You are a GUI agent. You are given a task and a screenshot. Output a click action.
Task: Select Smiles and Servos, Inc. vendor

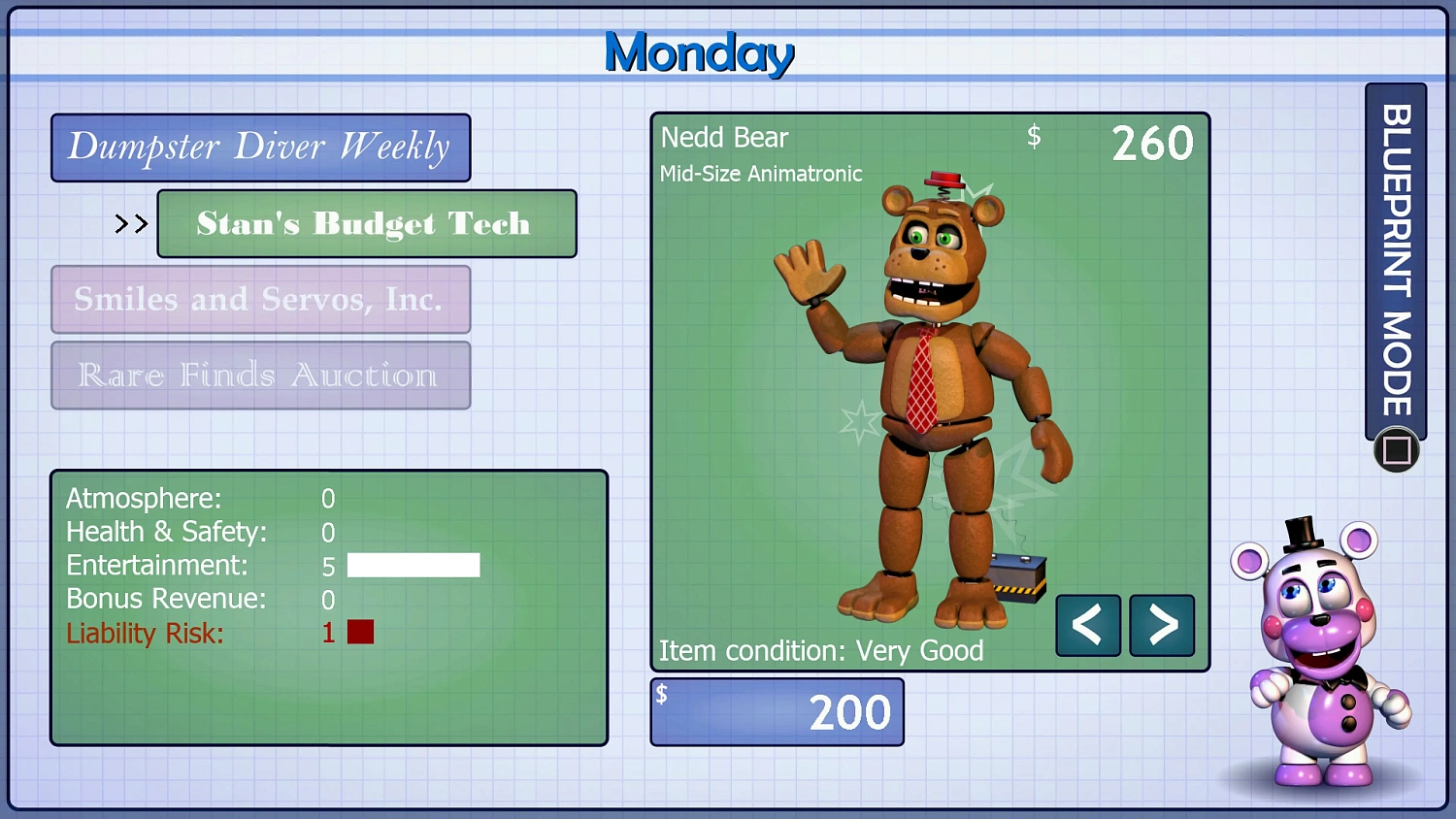[260, 299]
